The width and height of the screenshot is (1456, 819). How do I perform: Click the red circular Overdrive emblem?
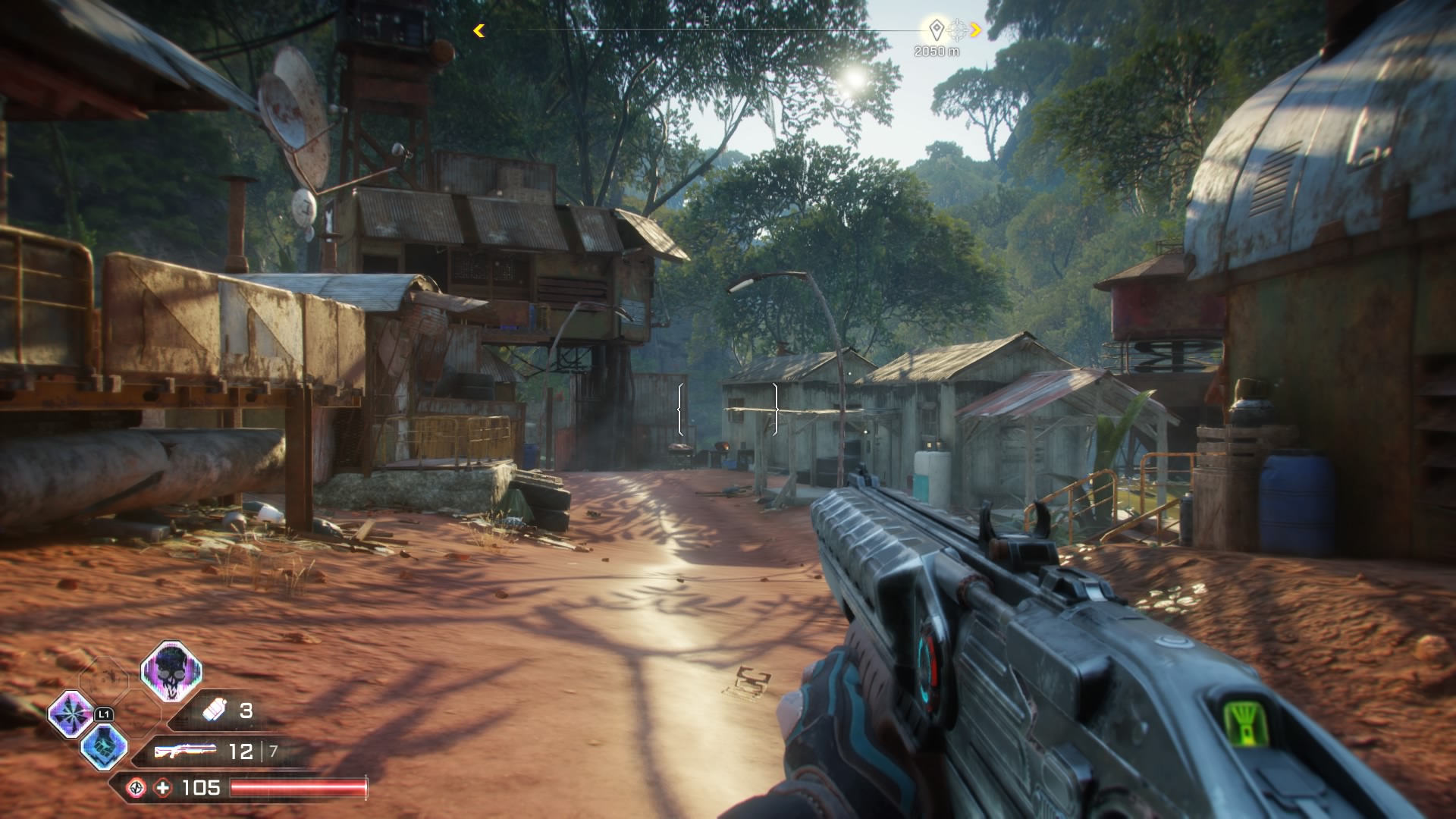pyautogui.click(x=136, y=788)
